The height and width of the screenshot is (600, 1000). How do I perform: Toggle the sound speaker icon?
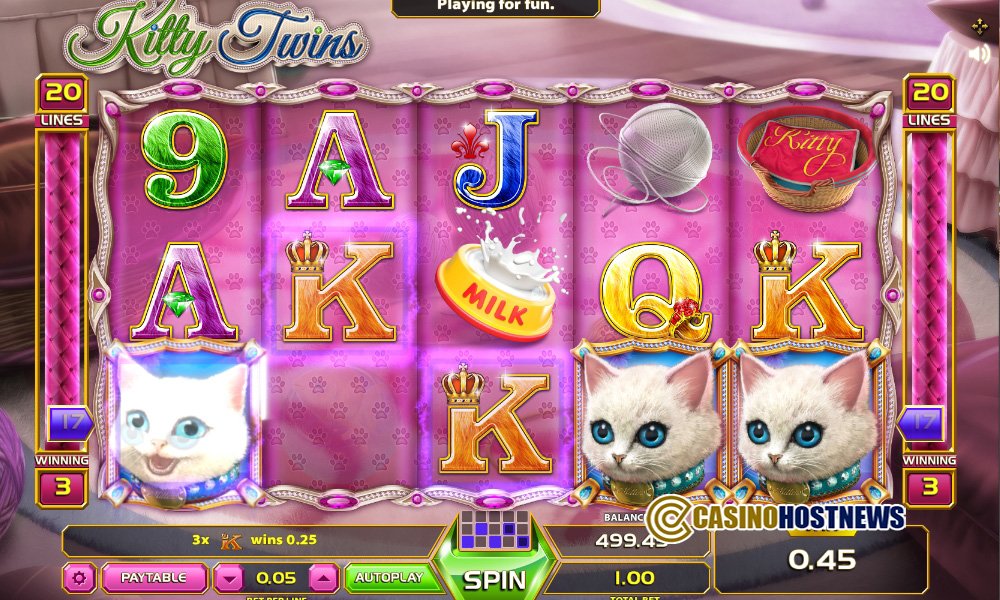click(979, 54)
